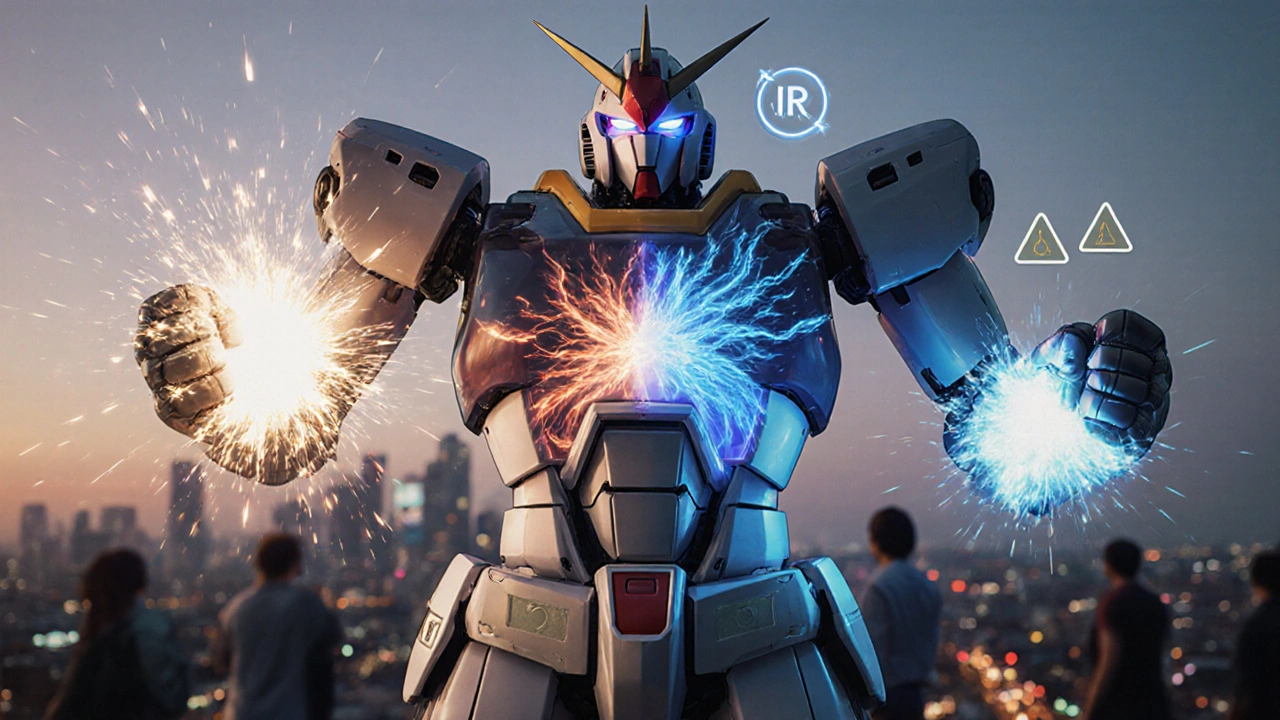Viewport: 1280px width, 720px height.
Task: Select the triangle icon with lightning symbol
Action: [1105, 231]
